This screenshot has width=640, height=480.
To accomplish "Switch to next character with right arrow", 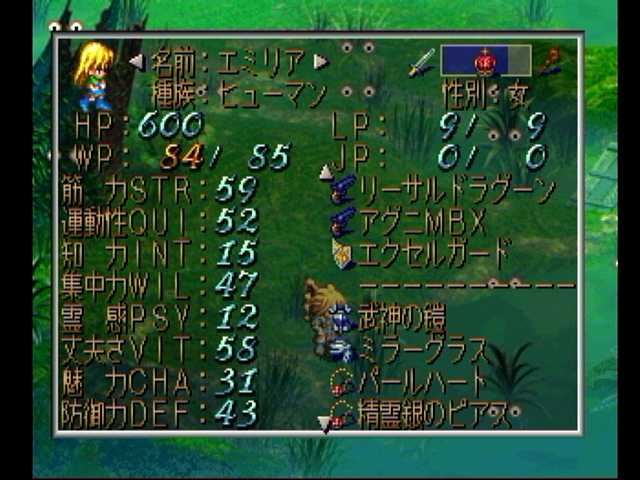I will pos(321,62).
